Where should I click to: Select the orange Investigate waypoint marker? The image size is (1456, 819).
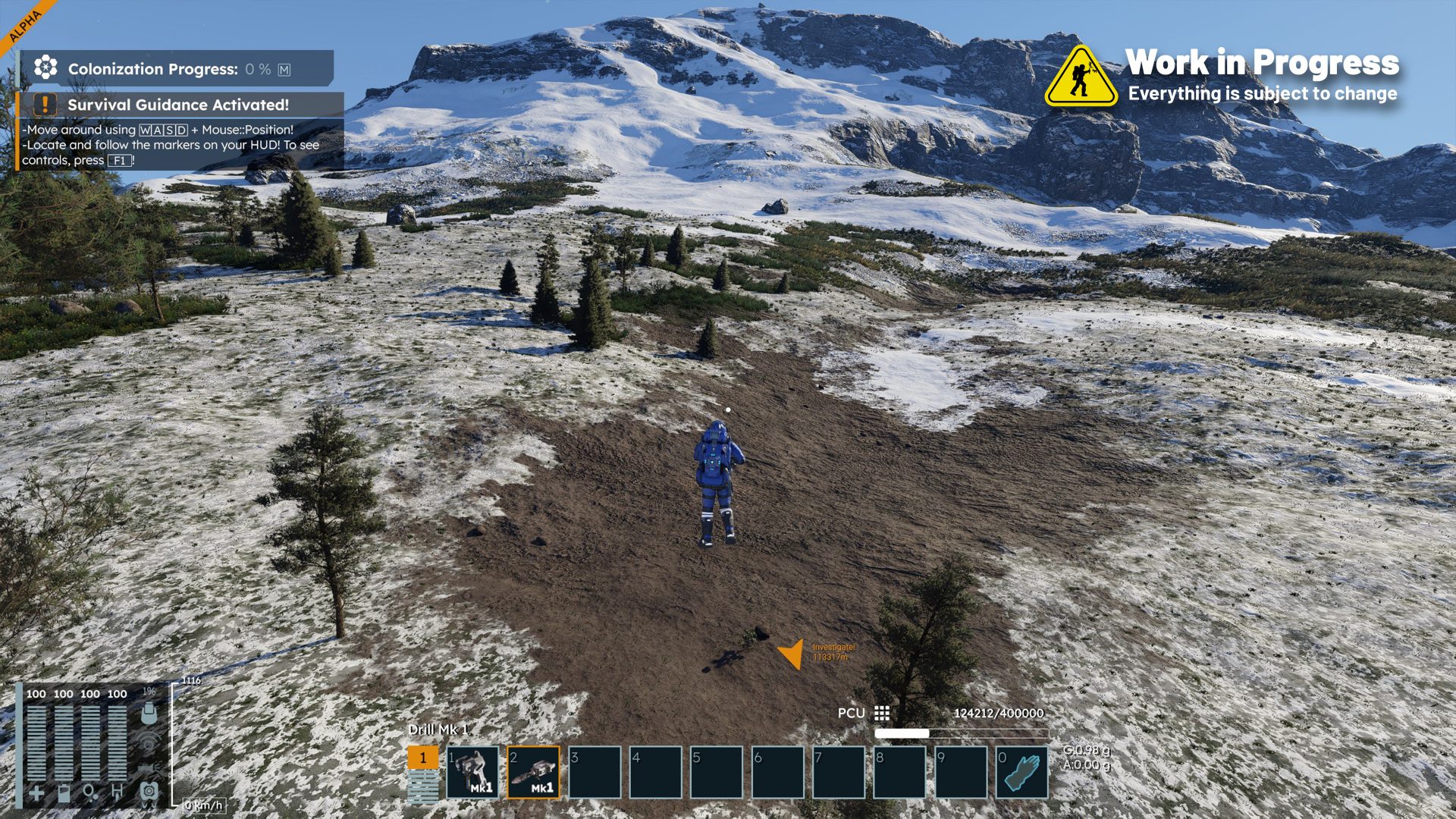coord(792,654)
